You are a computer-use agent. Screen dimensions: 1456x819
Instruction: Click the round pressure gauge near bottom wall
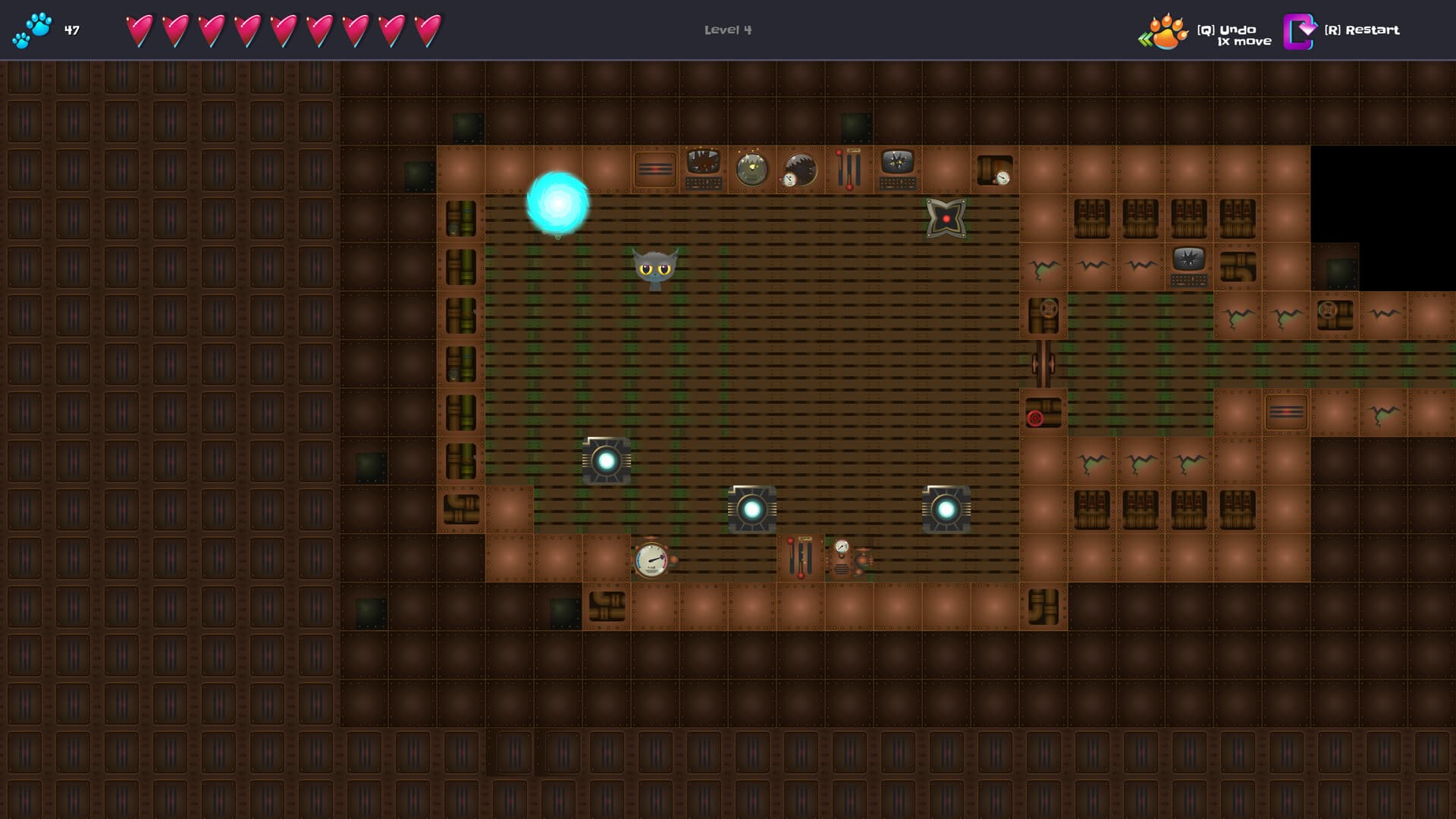651,560
